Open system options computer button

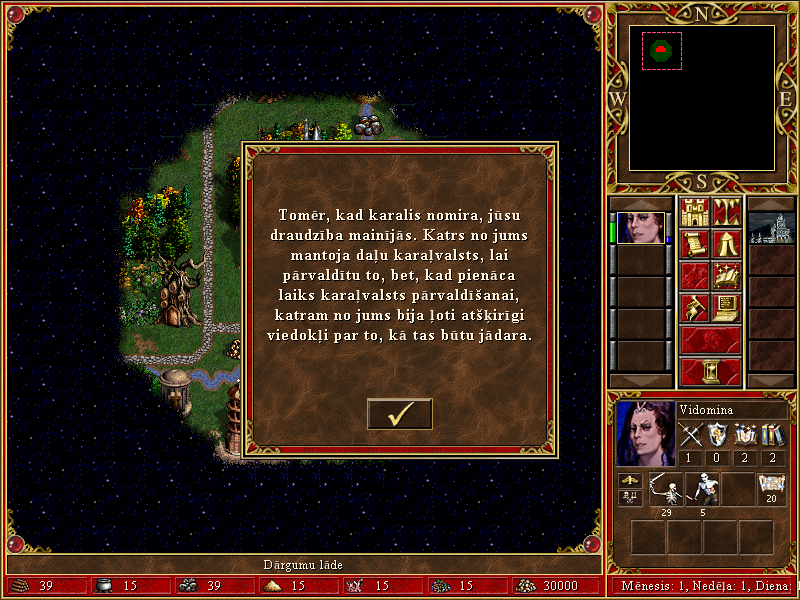(x=726, y=307)
